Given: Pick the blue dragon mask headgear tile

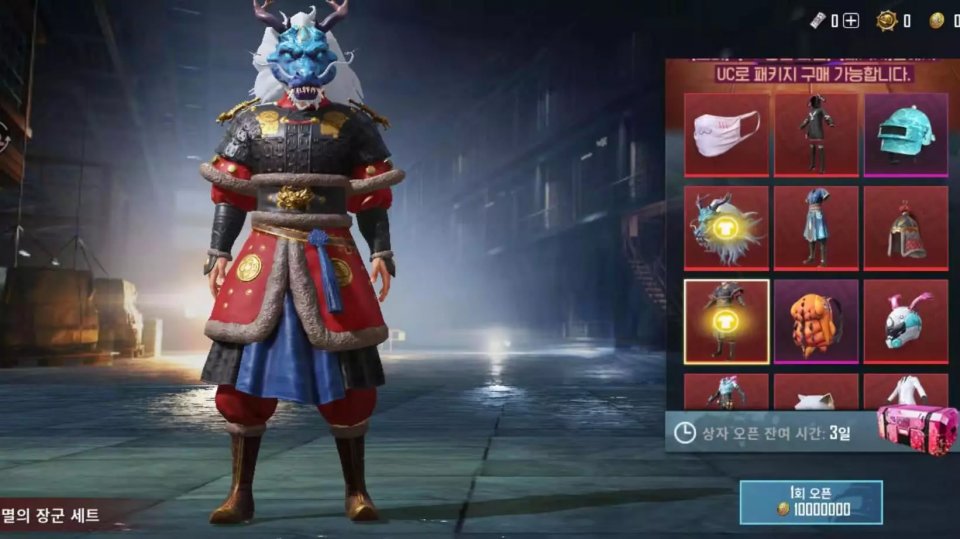Looking at the screenshot, I should coord(727,228).
